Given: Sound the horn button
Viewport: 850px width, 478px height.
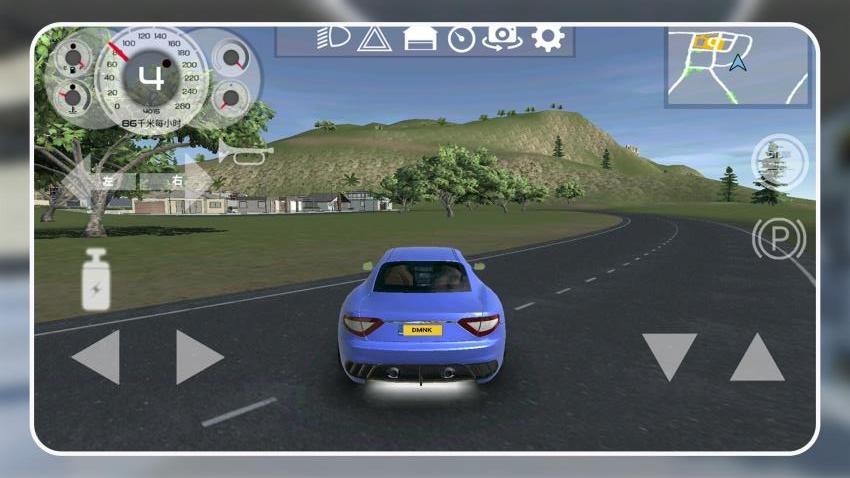Looking at the screenshot, I should [244, 153].
